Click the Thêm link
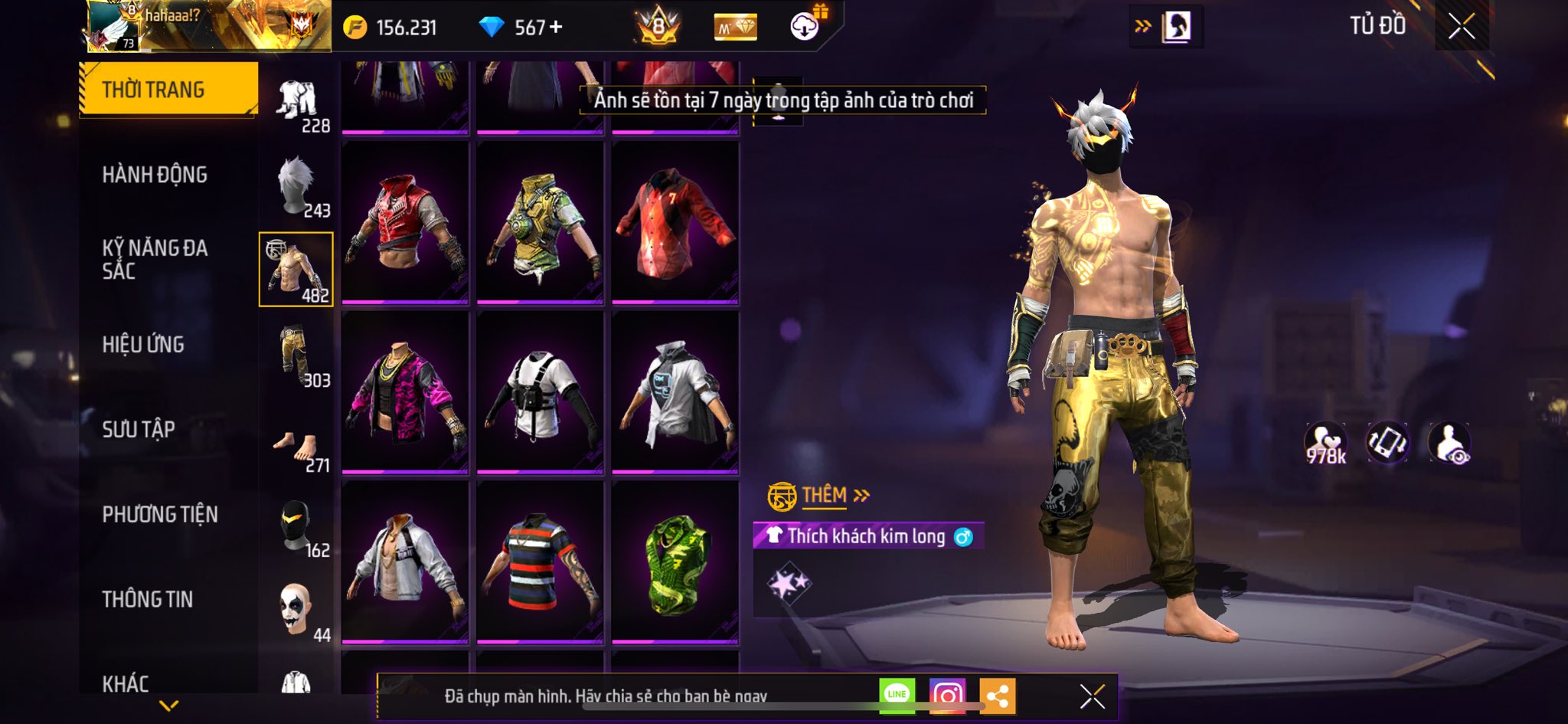 (x=825, y=496)
